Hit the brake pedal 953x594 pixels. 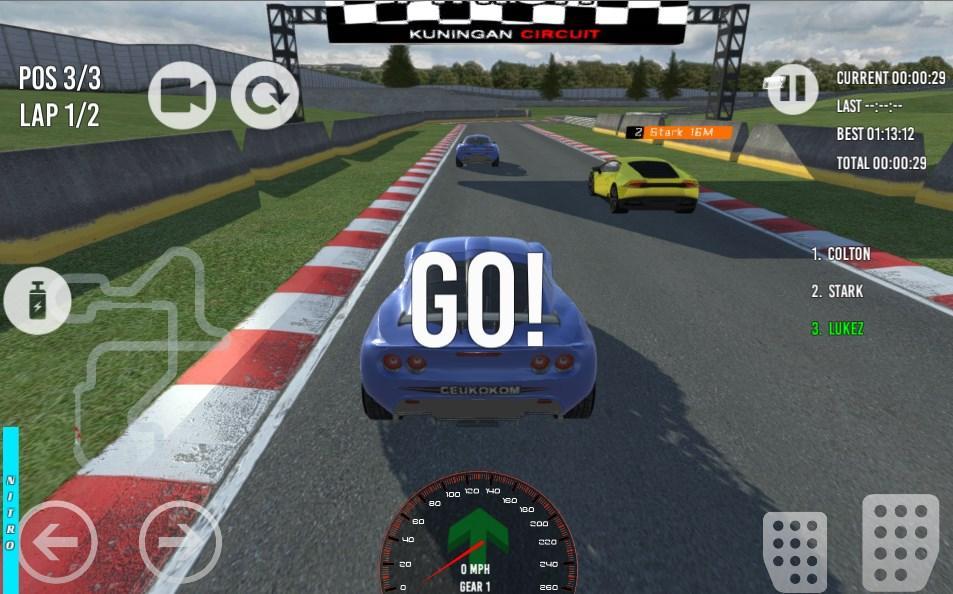pyautogui.click(x=794, y=551)
